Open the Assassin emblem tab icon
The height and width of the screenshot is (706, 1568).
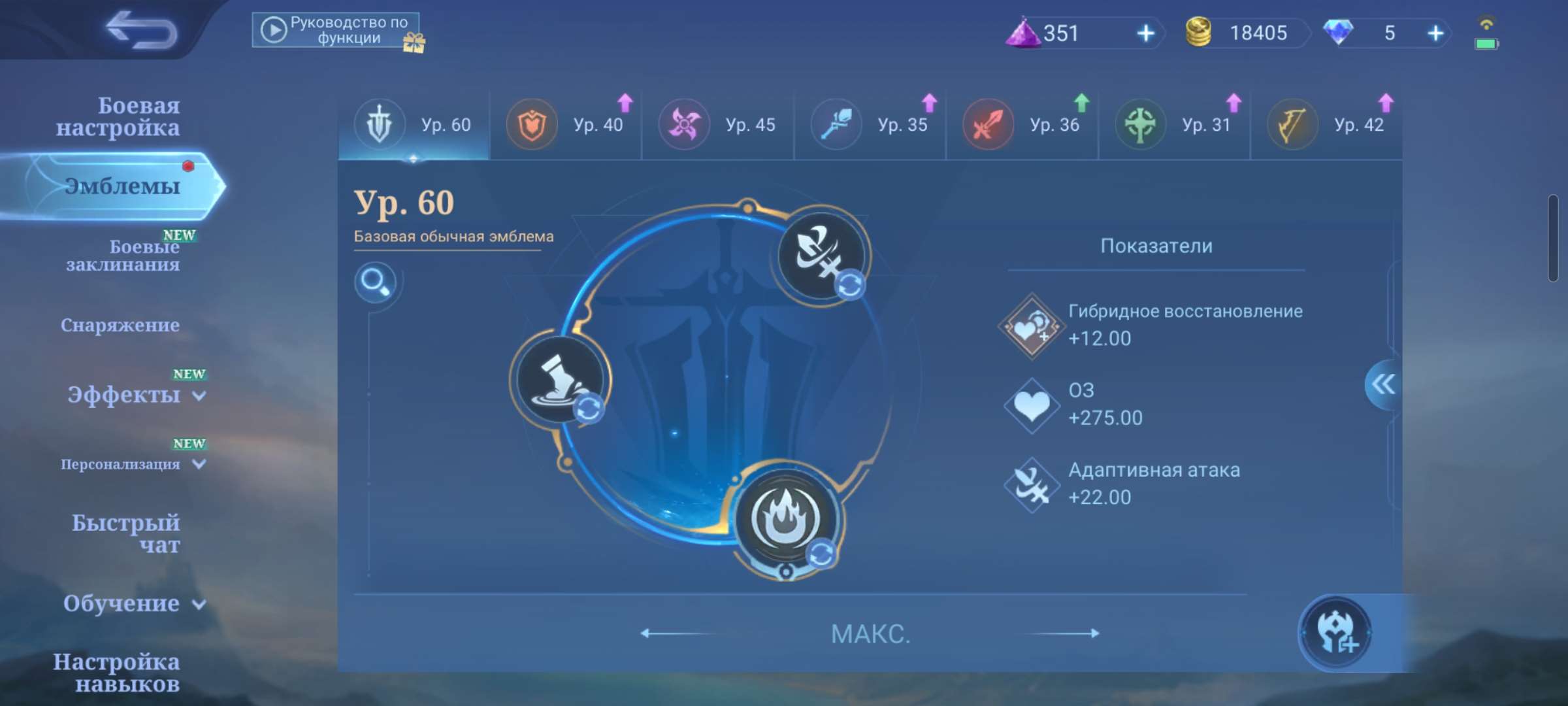click(683, 123)
